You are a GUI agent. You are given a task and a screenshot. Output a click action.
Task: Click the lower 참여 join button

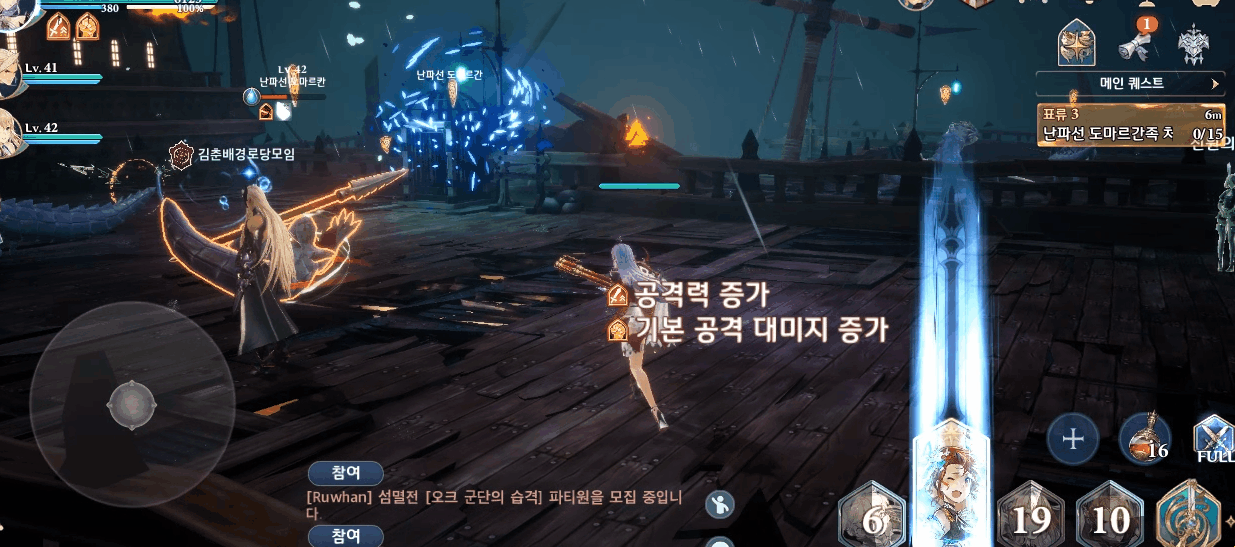[345, 536]
